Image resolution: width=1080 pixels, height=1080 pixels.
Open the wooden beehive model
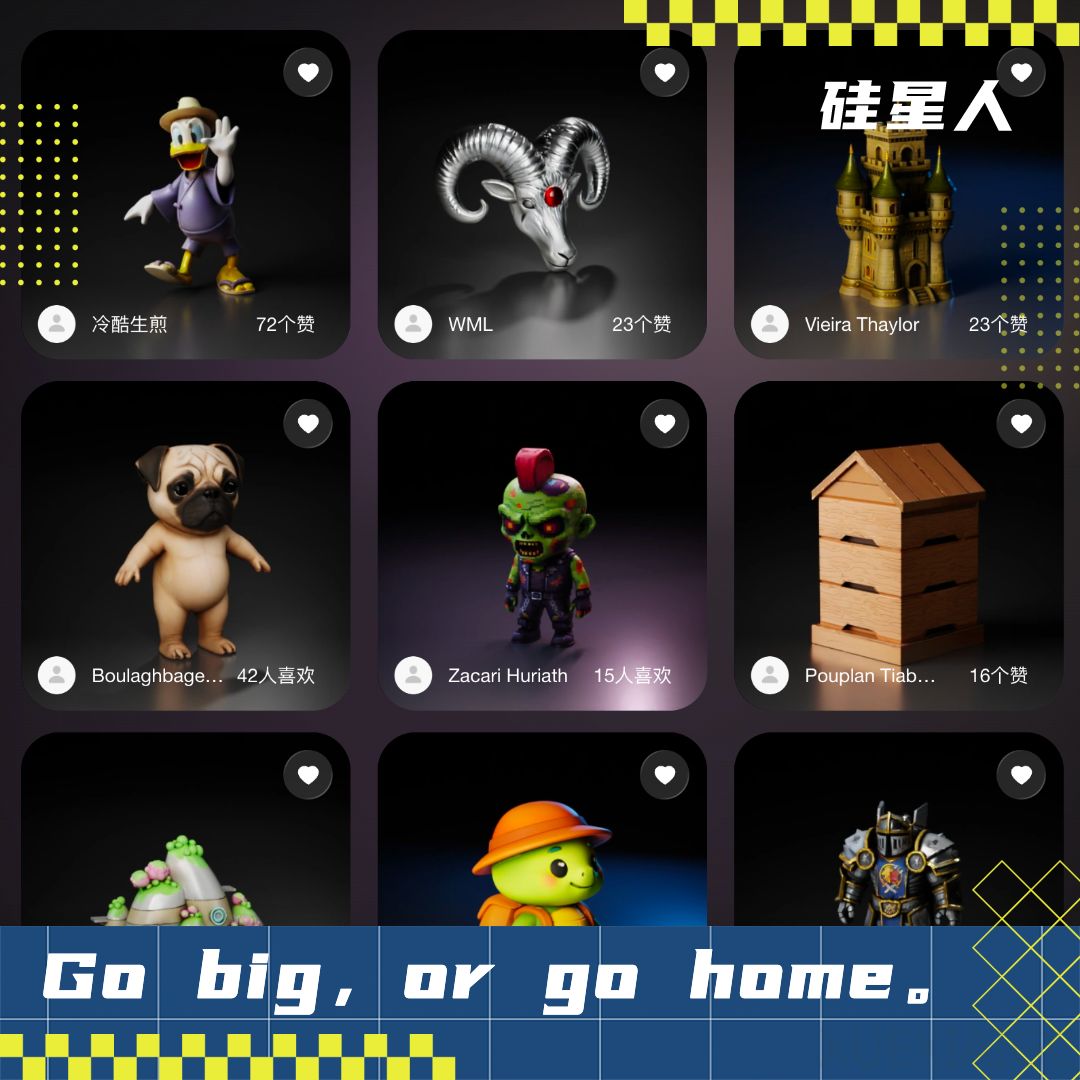pos(898,545)
